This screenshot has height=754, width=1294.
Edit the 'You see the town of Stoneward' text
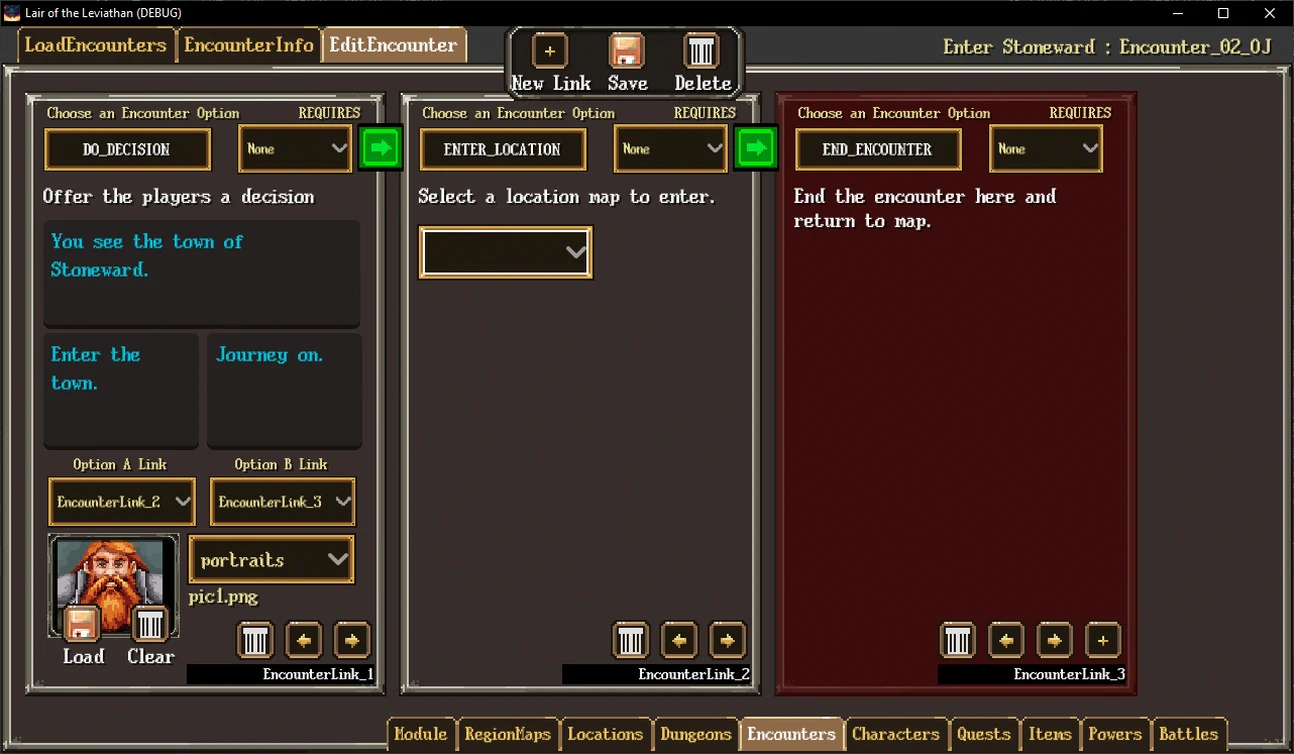[x=201, y=272]
